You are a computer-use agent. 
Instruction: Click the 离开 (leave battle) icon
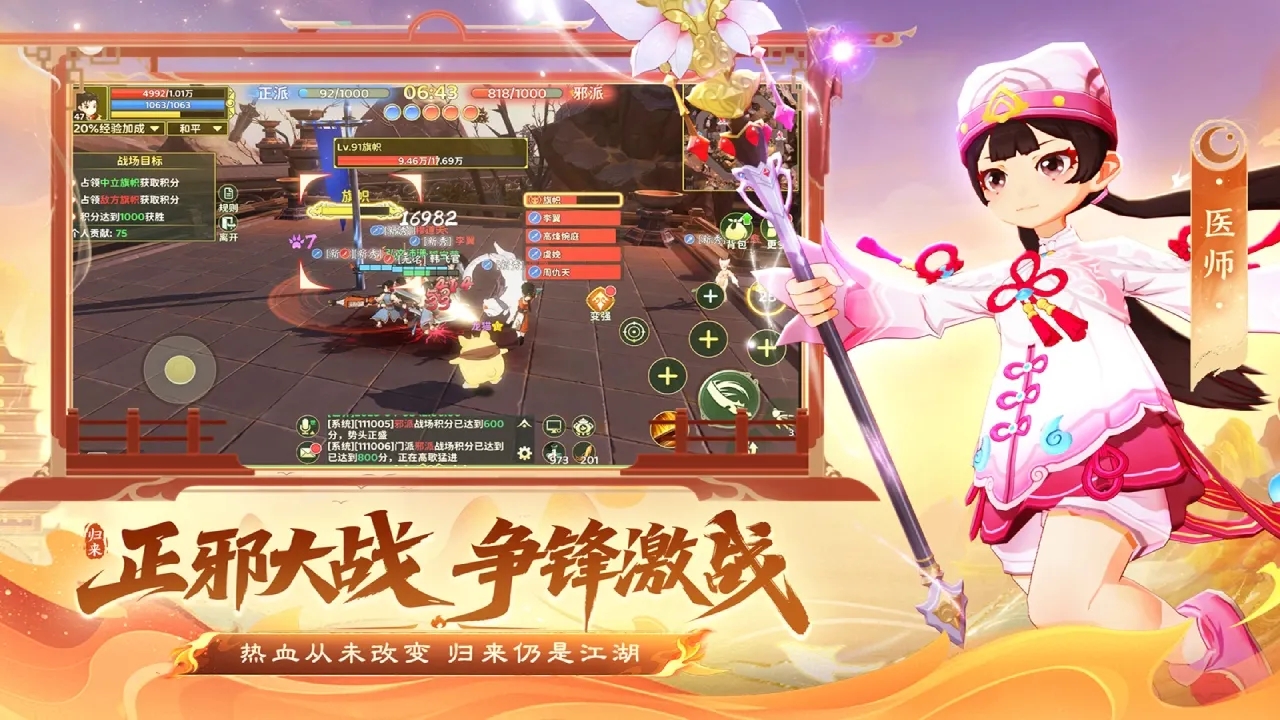coord(228,223)
